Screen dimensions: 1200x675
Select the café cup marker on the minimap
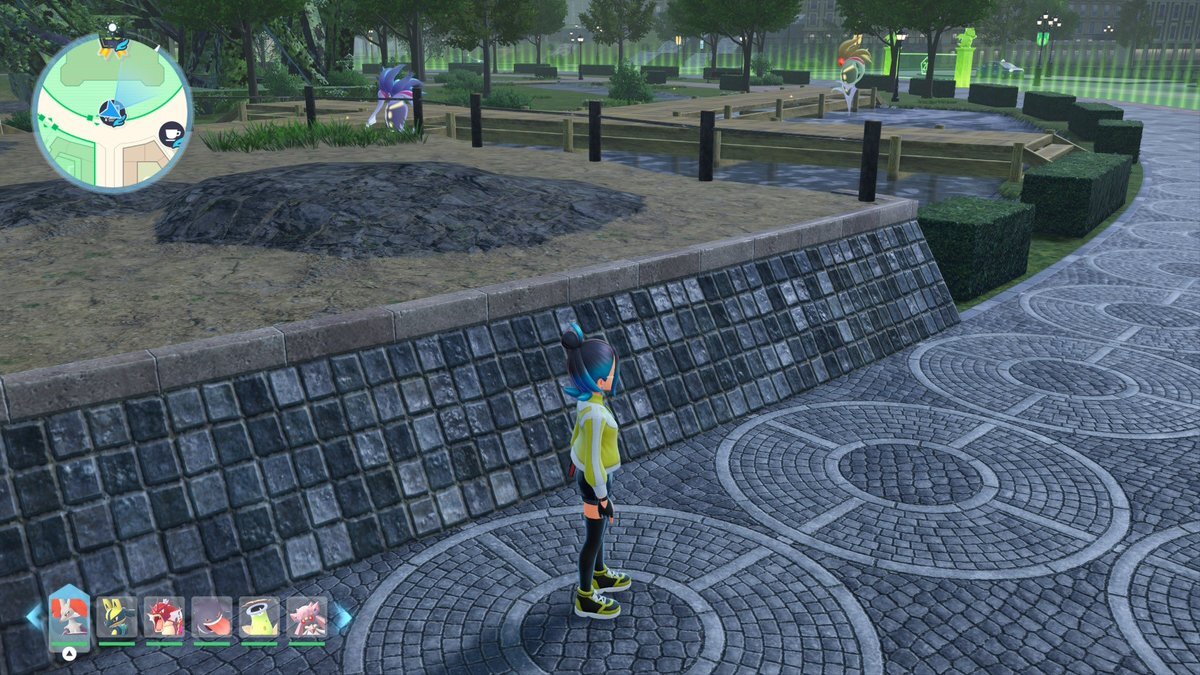click(x=171, y=134)
